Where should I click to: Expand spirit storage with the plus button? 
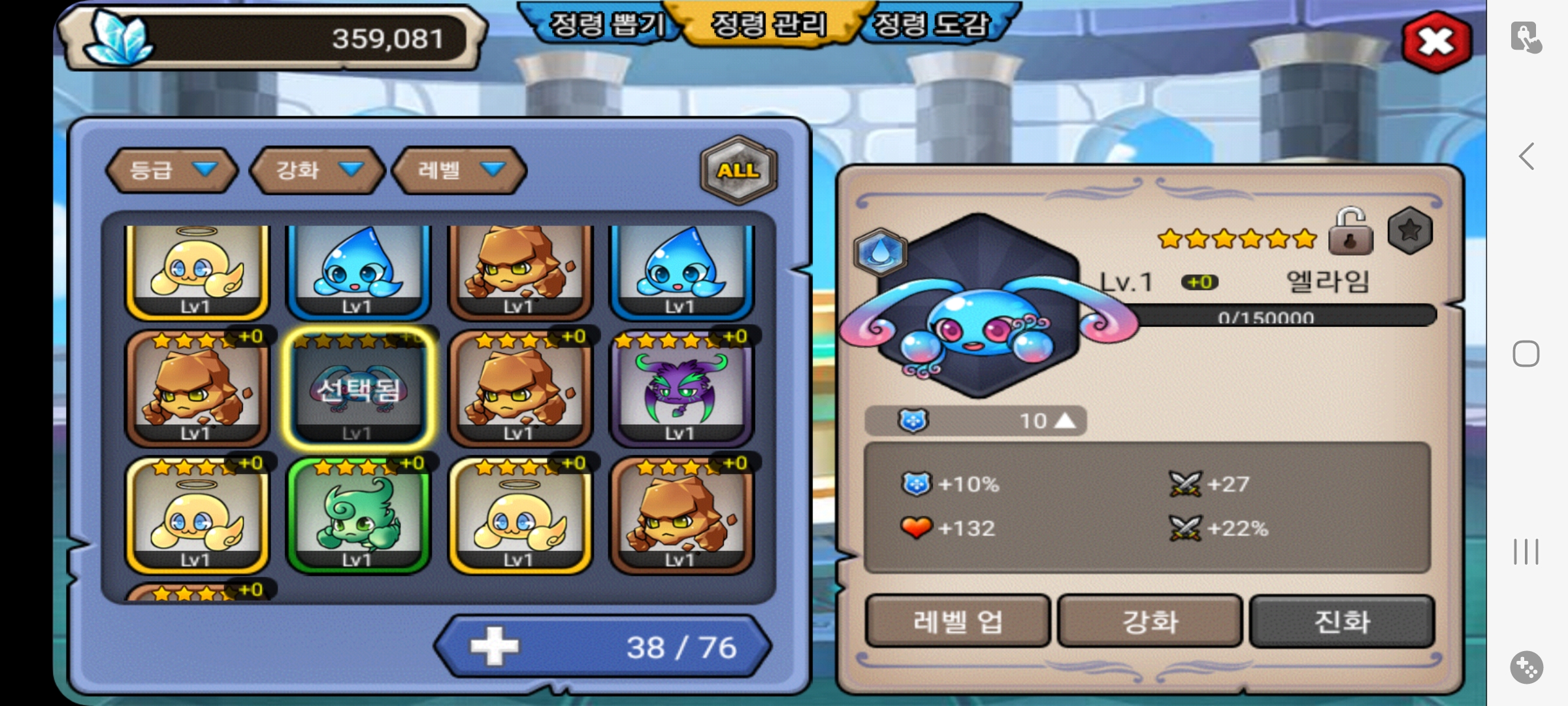pos(494,647)
